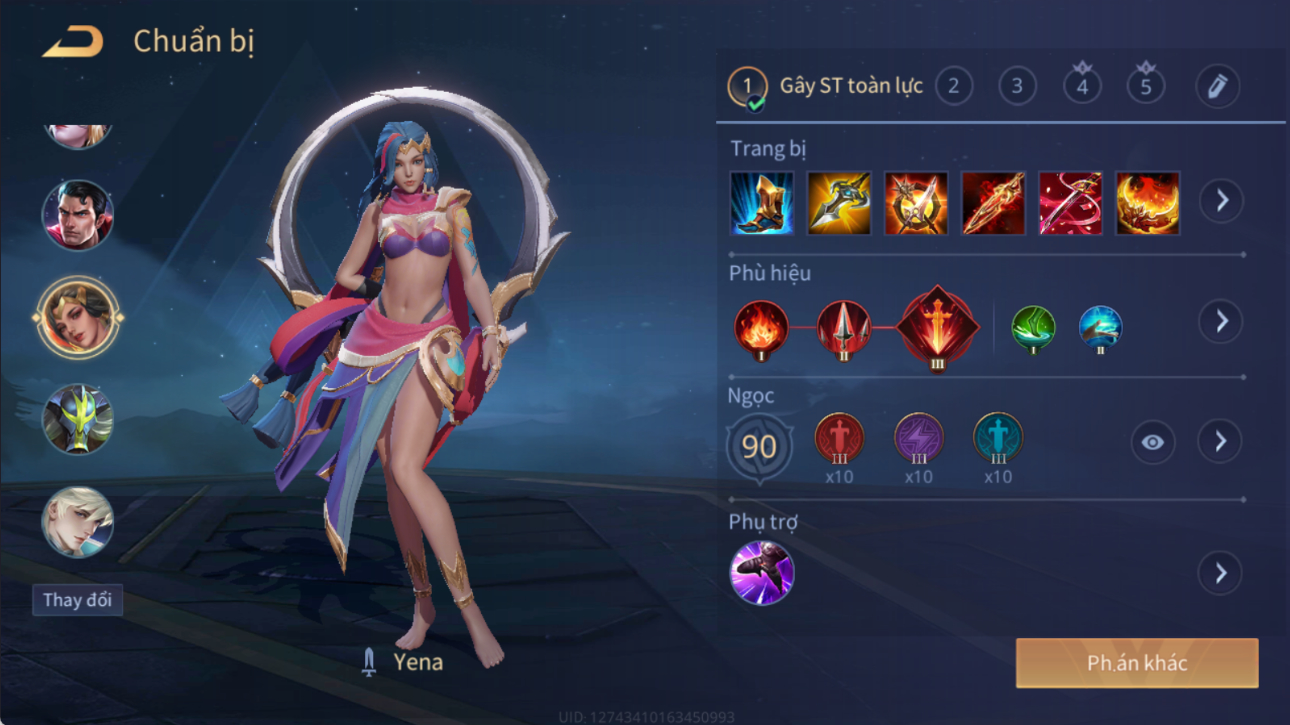Click the Thay đổi change button
Viewport: 1290px width, 725px height.
[x=77, y=600]
